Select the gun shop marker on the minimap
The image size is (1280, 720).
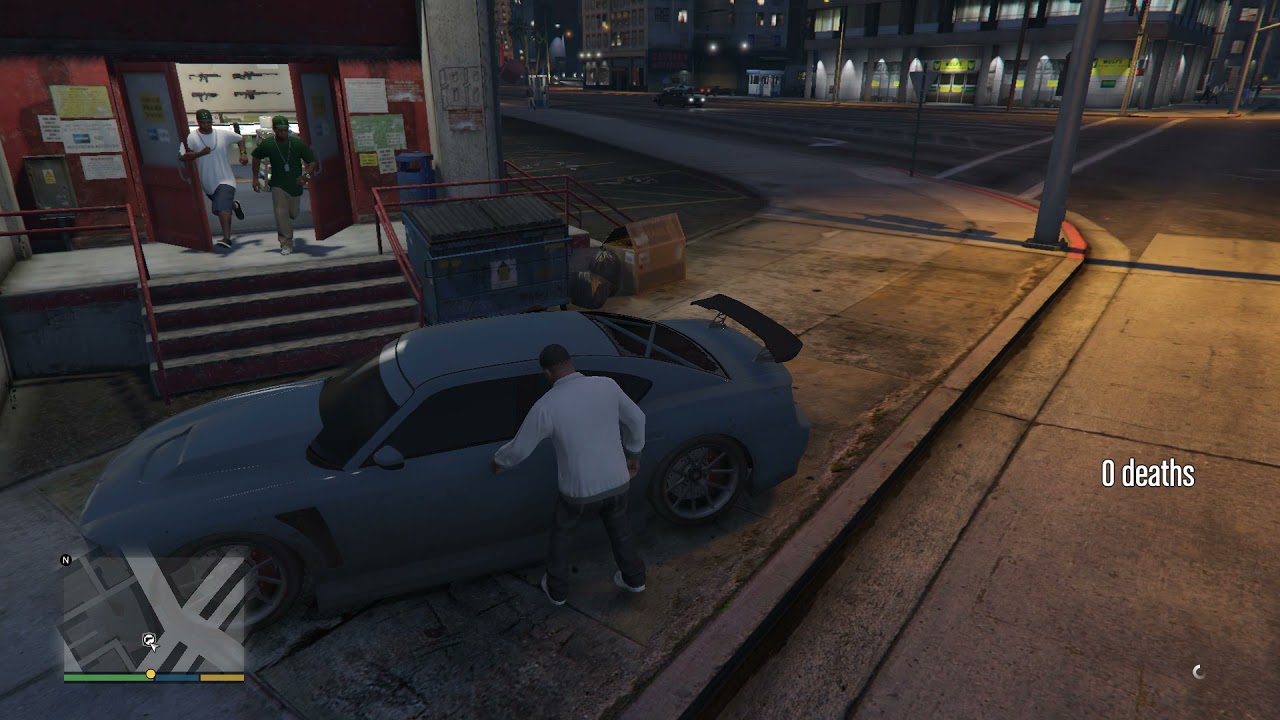click(149, 638)
